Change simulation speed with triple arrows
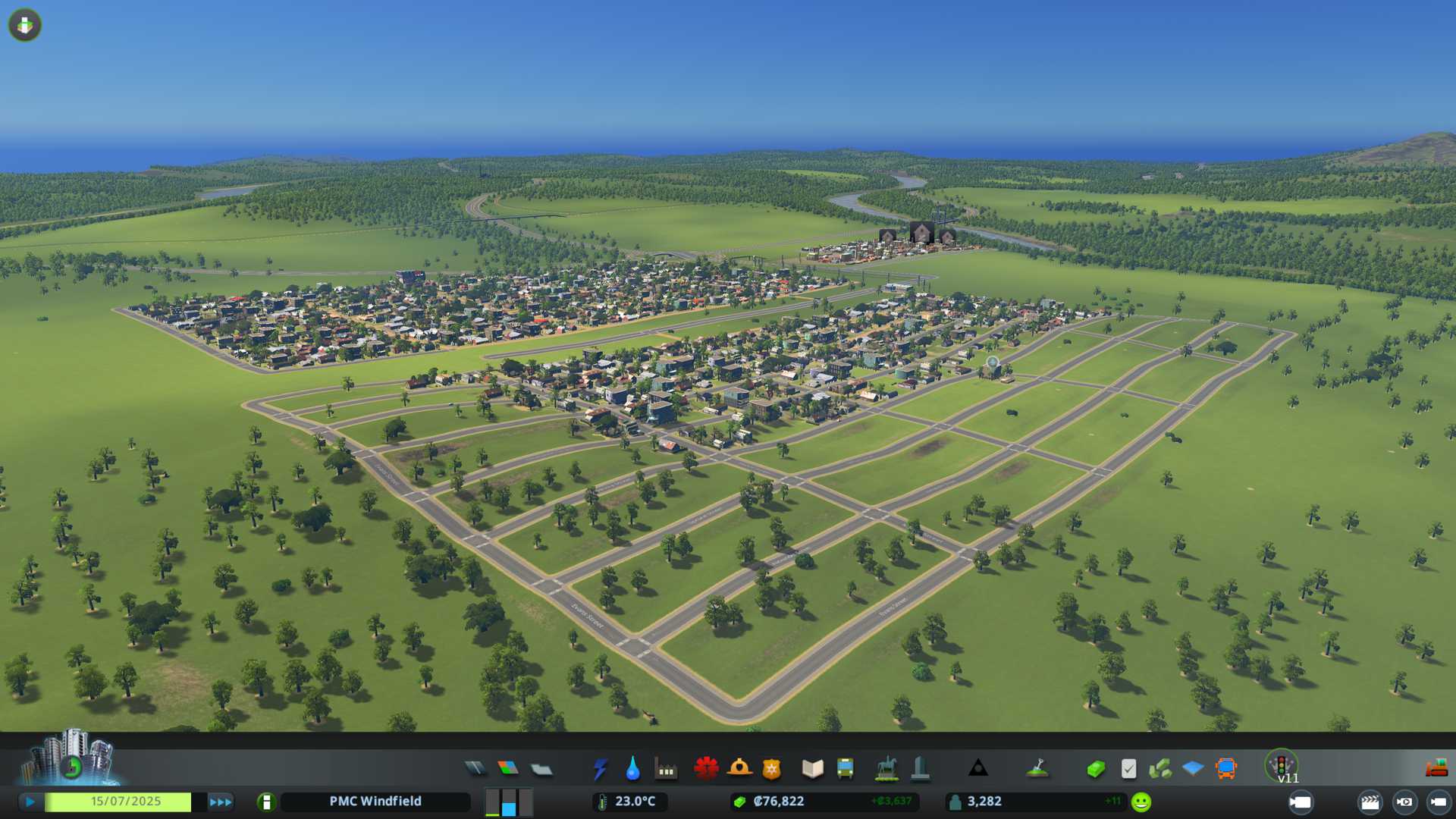Screen dimensions: 1456x819 [x=220, y=802]
